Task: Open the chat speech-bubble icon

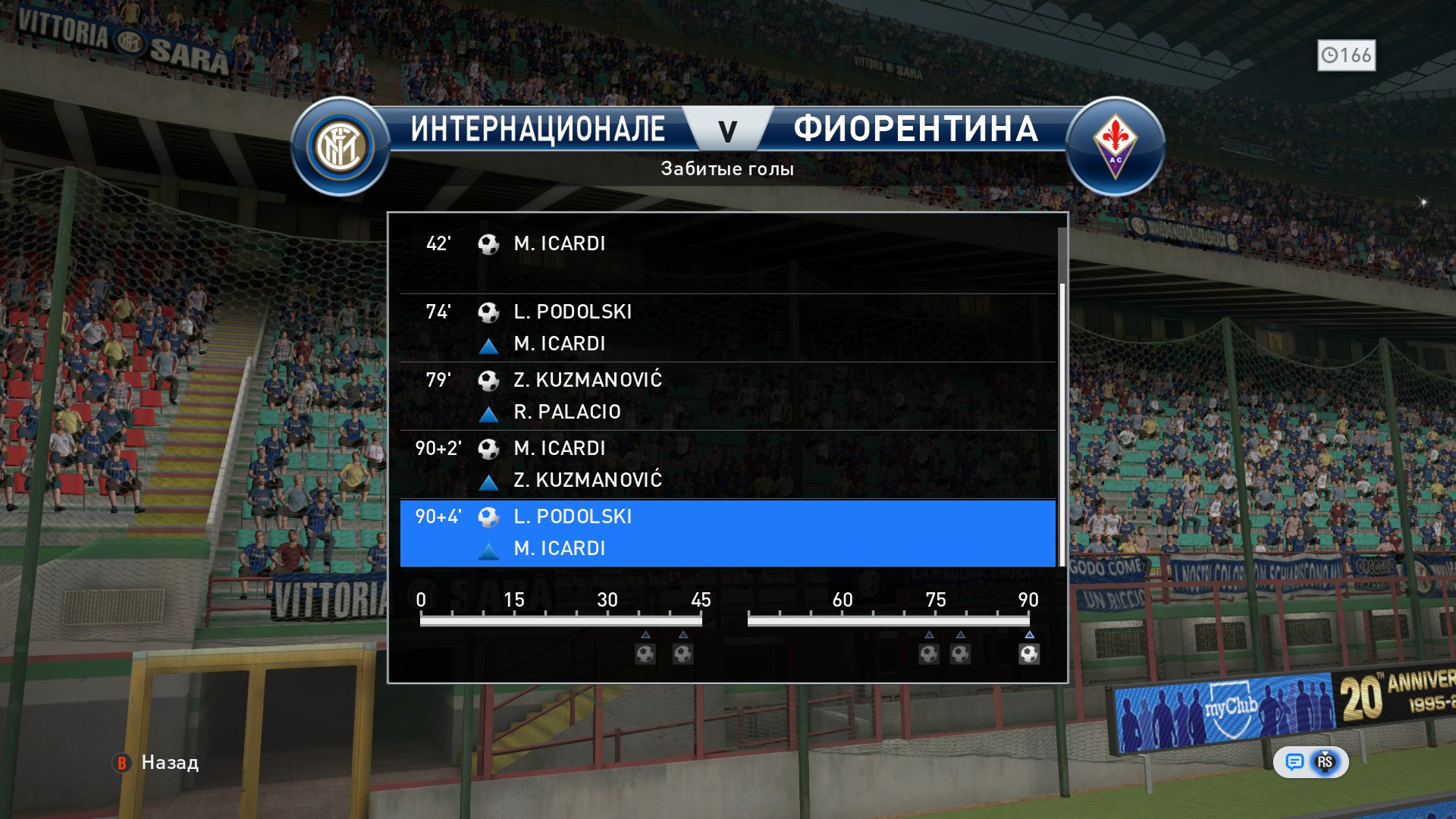Action: pos(1294,761)
